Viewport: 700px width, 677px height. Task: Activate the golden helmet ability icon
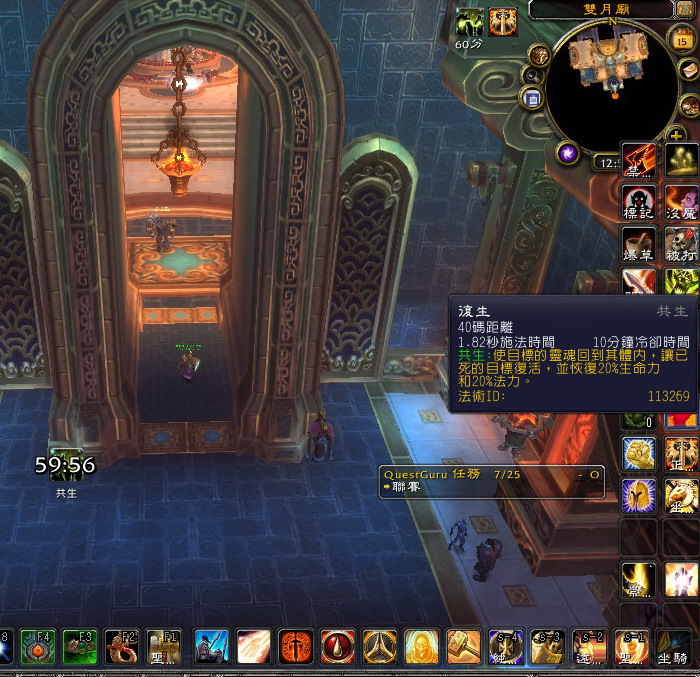tap(639, 495)
